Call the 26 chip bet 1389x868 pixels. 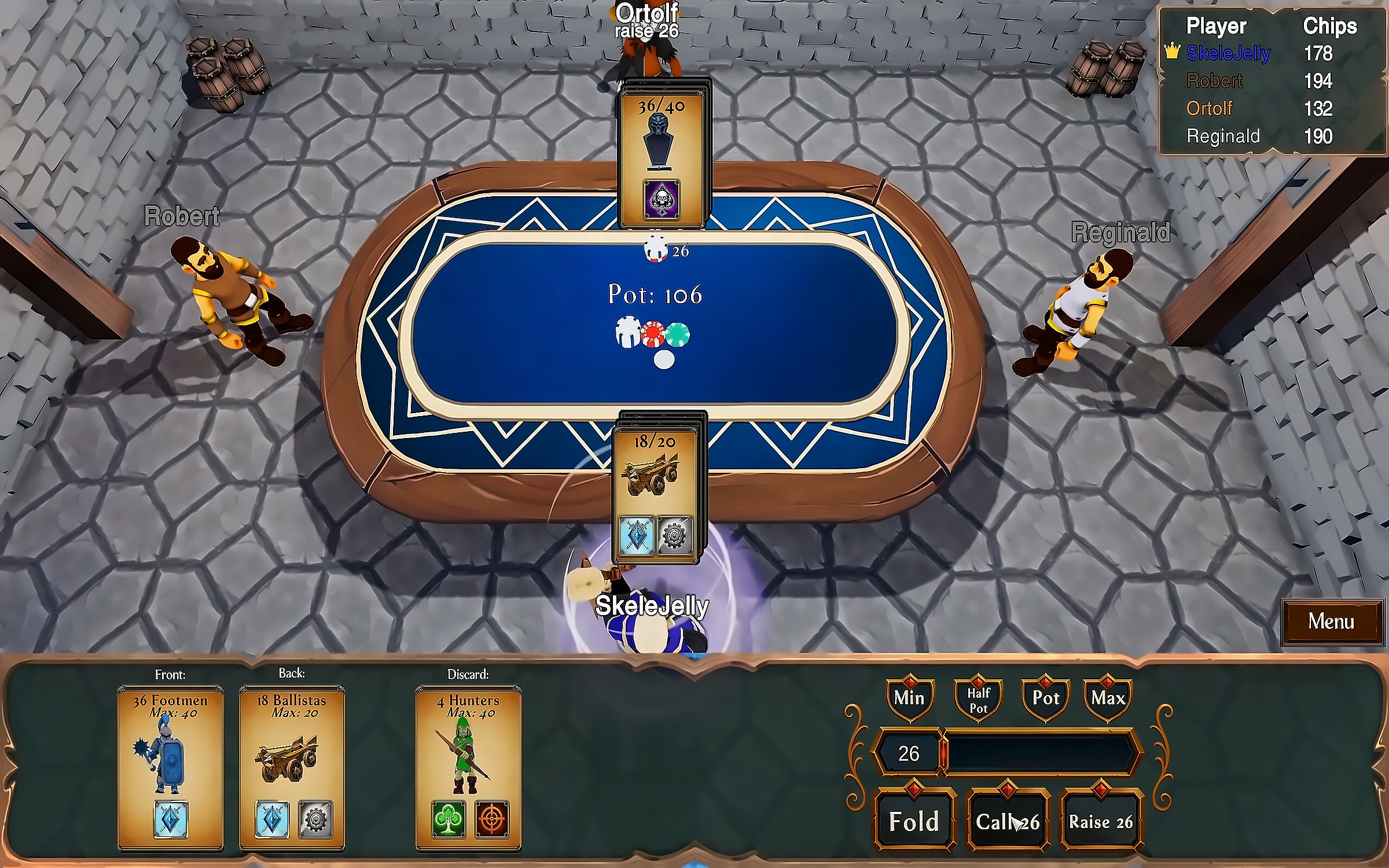(x=1008, y=821)
